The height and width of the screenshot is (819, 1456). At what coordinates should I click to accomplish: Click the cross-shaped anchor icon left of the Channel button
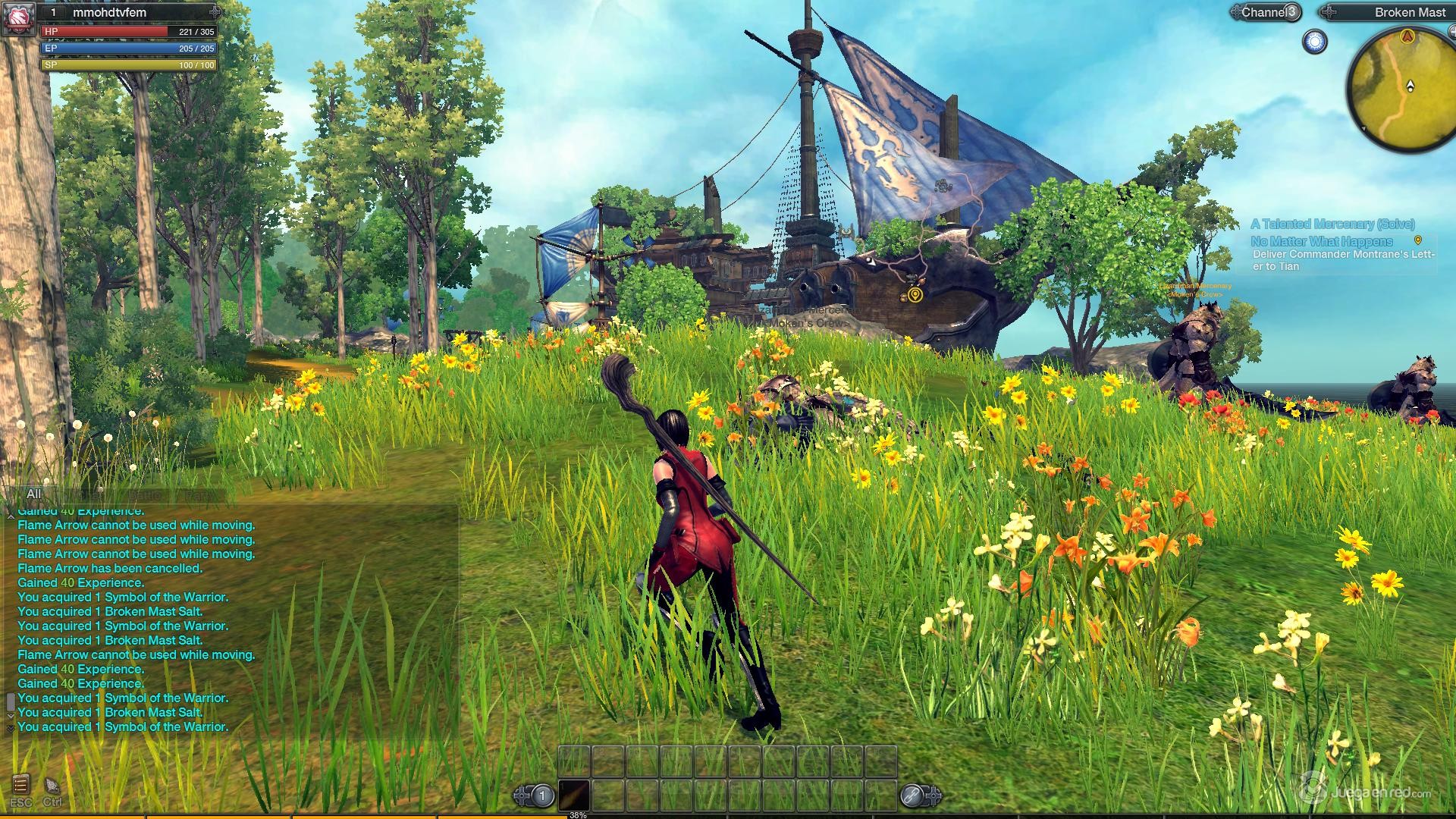(x=1238, y=11)
